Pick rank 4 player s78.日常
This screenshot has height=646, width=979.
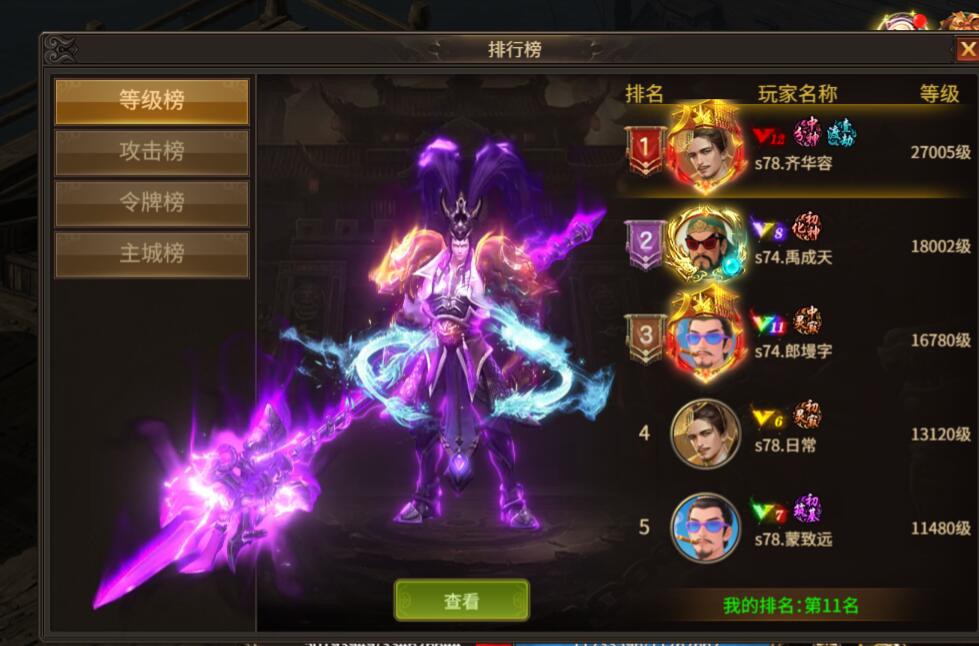tap(795, 433)
